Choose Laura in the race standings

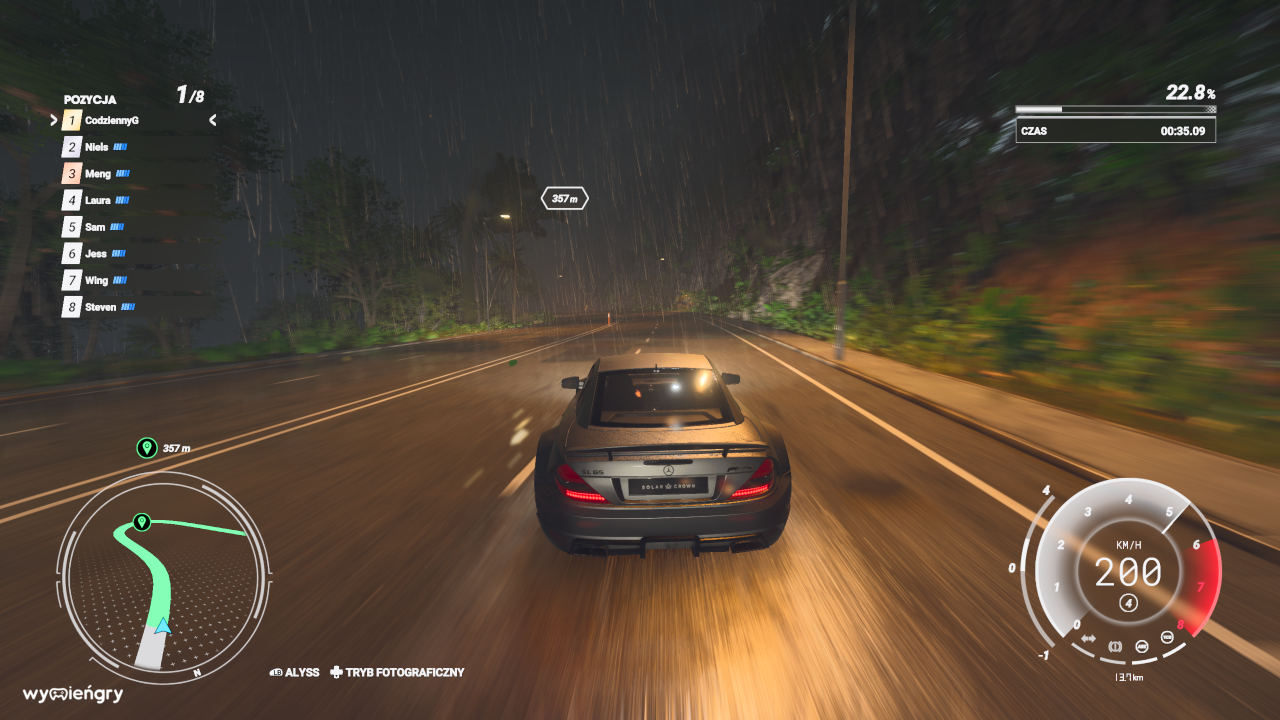[98, 200]
